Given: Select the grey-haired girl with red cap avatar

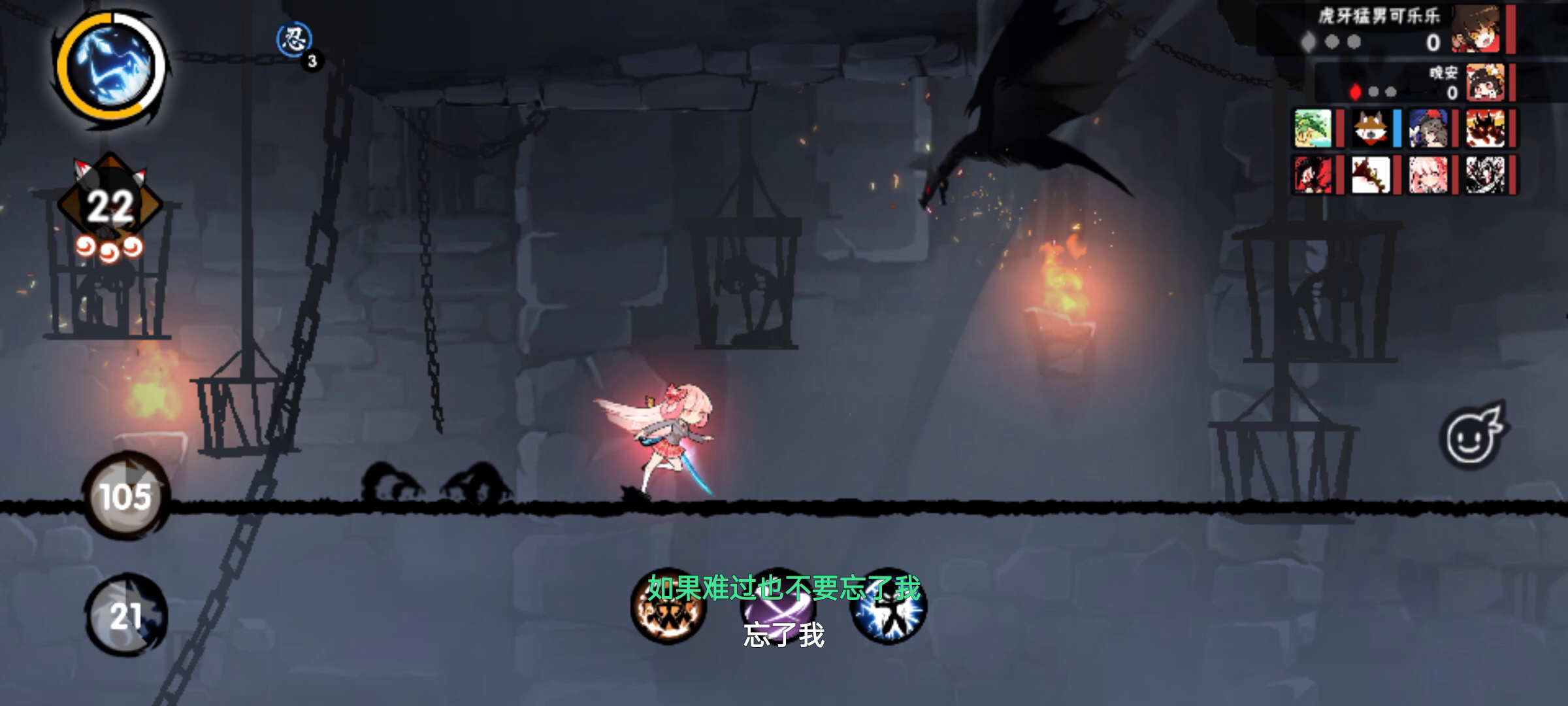Looking at the screenshot, I should pyautogui.click(x=1428, y=127).
